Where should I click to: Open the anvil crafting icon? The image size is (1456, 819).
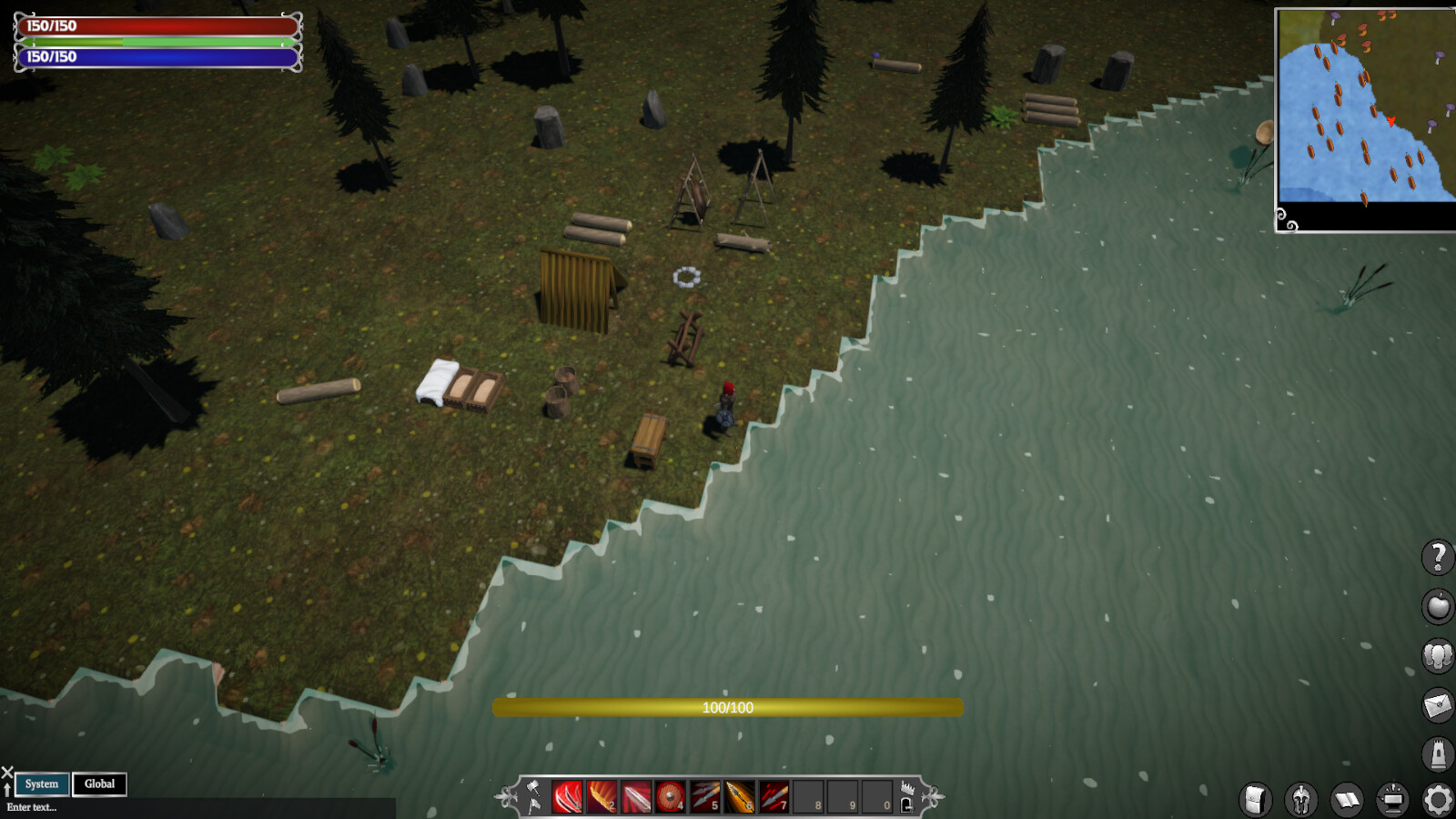[1393, 800]
